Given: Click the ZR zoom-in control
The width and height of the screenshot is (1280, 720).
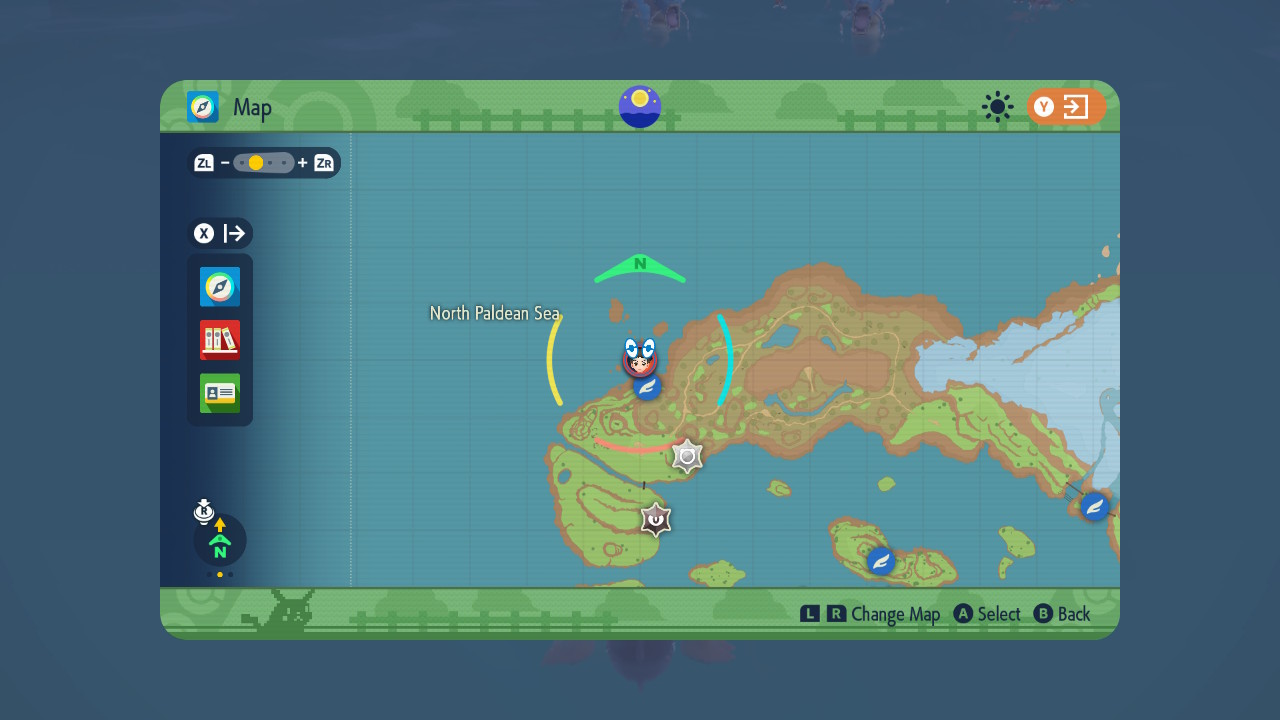Looking at the screenshot, I should point(322,162).
